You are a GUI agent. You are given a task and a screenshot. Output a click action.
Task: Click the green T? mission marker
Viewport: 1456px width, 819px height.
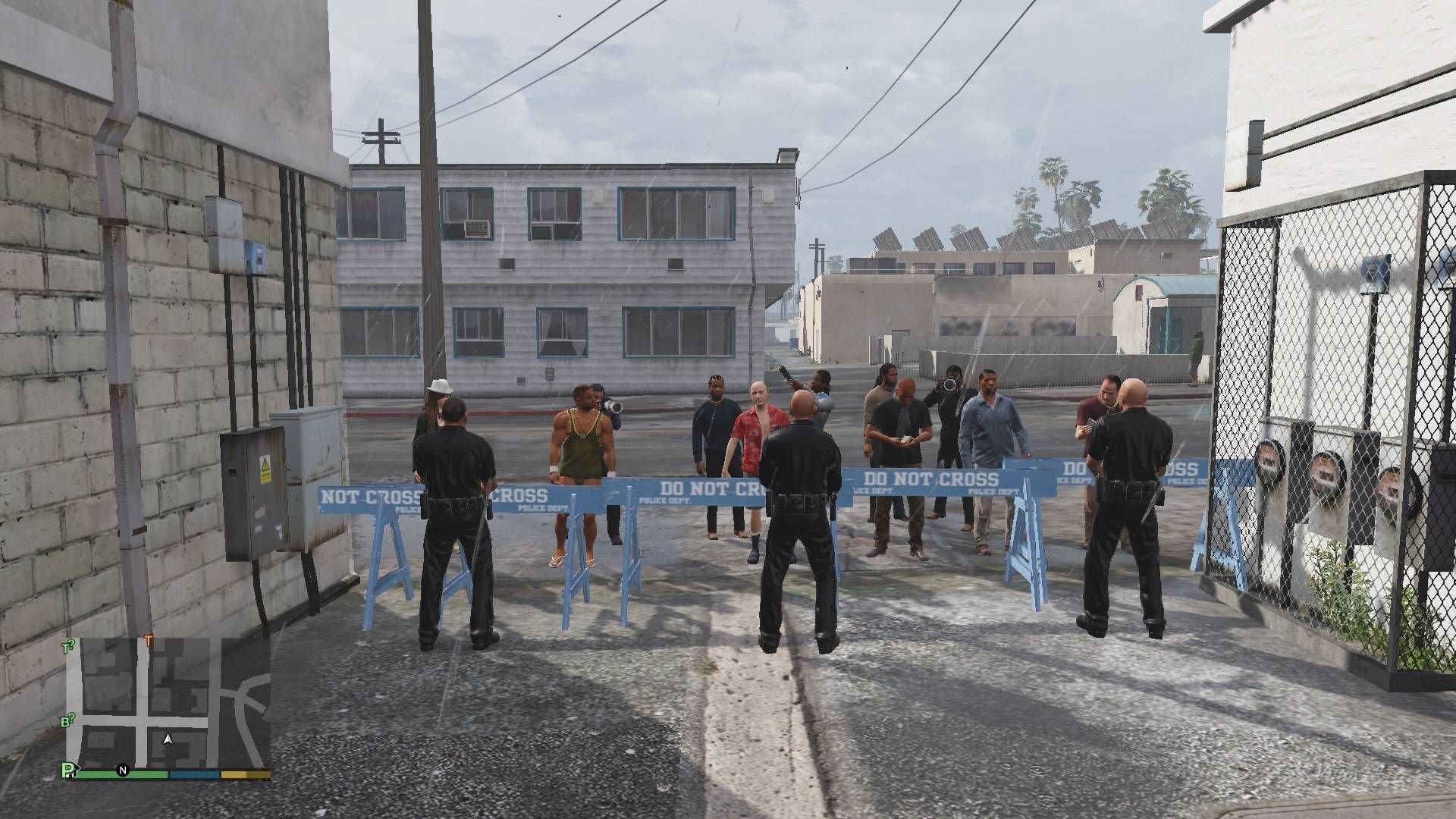(67, 647)
